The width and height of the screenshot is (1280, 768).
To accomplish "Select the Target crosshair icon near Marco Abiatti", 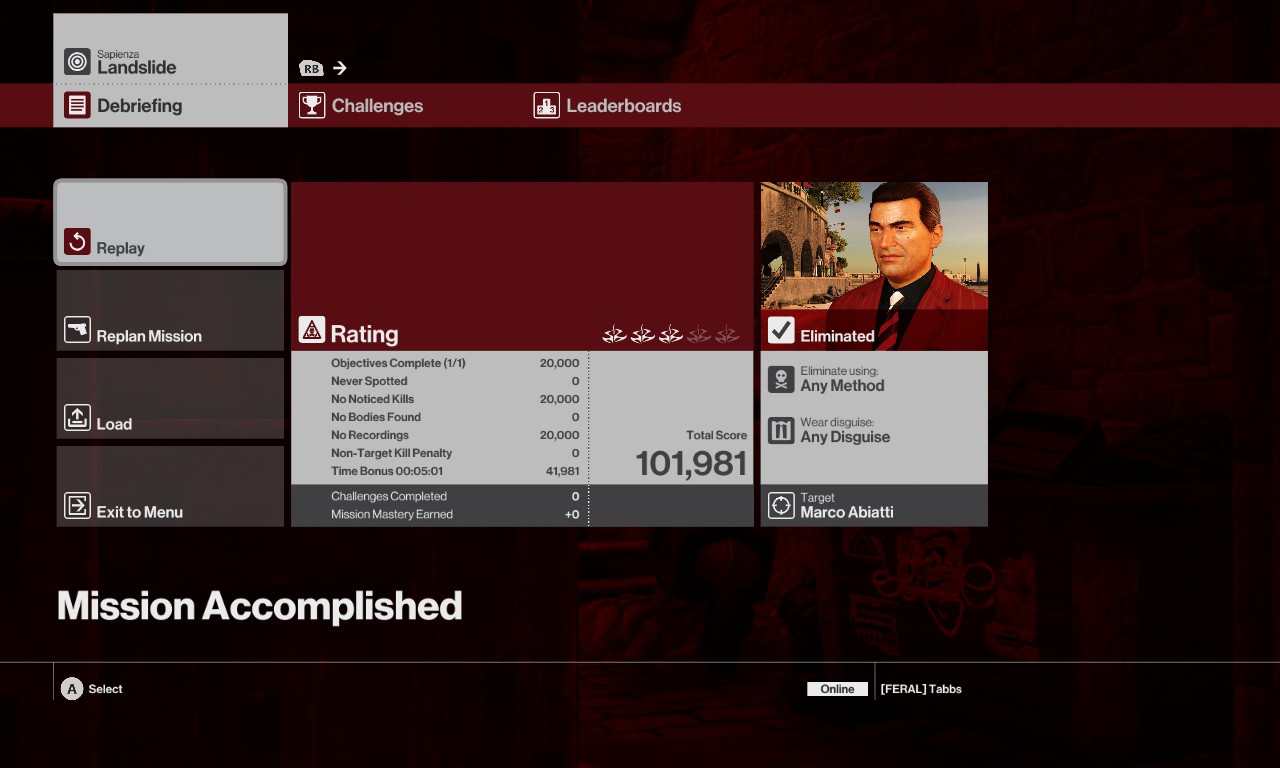I will 781,505.
